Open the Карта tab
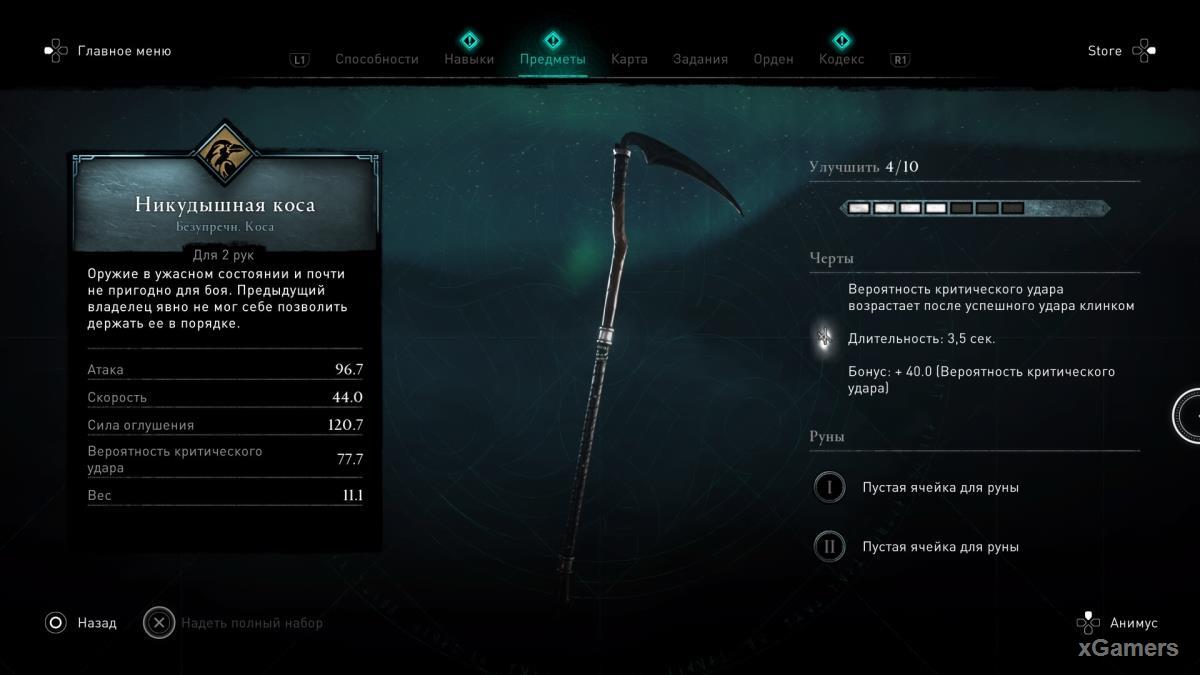 629,59
